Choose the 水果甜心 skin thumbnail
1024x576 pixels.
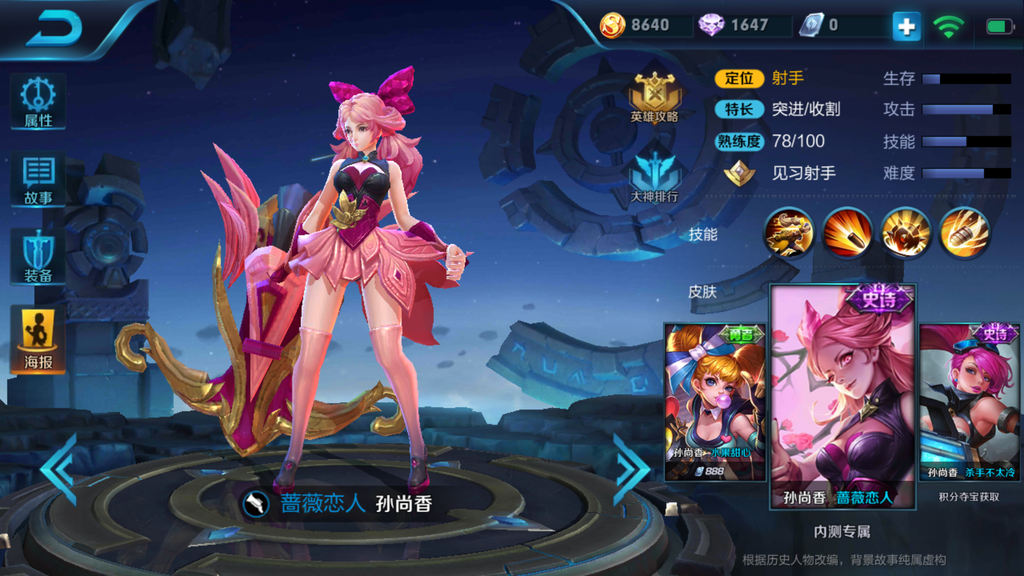pos(714,402)
